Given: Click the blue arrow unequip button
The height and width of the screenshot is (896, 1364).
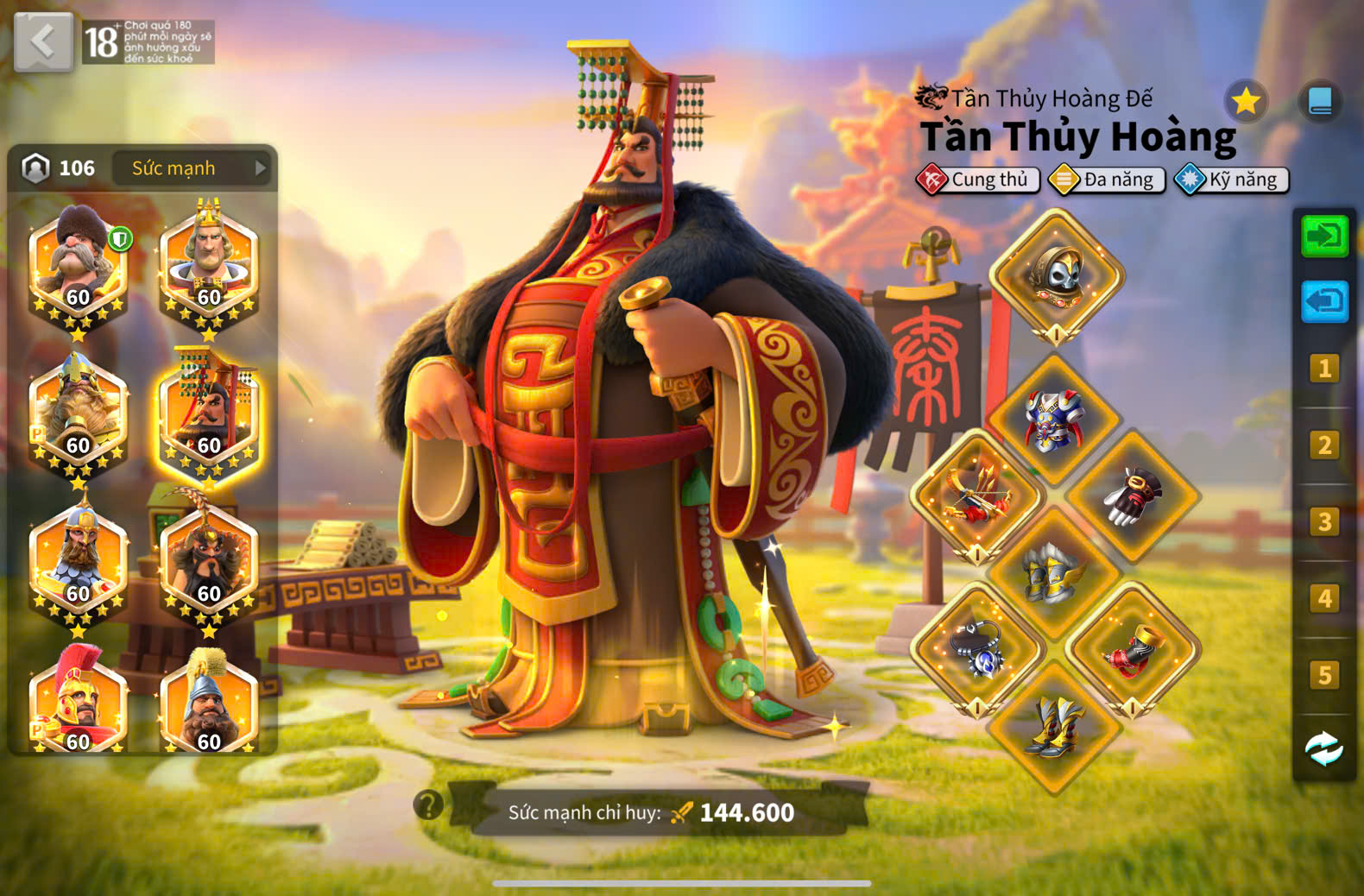Looking at the screenshot, I should [1324, 301].
